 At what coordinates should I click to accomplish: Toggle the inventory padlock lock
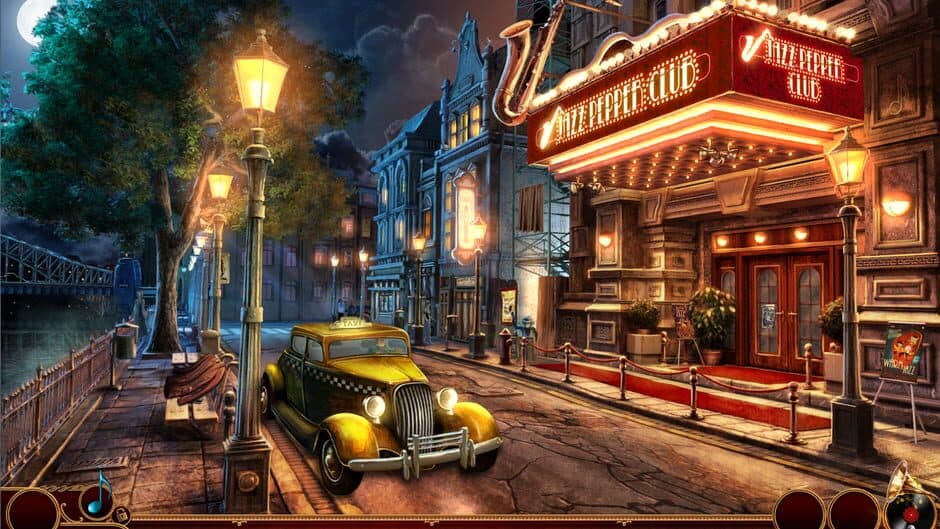[x=120, y=515]
